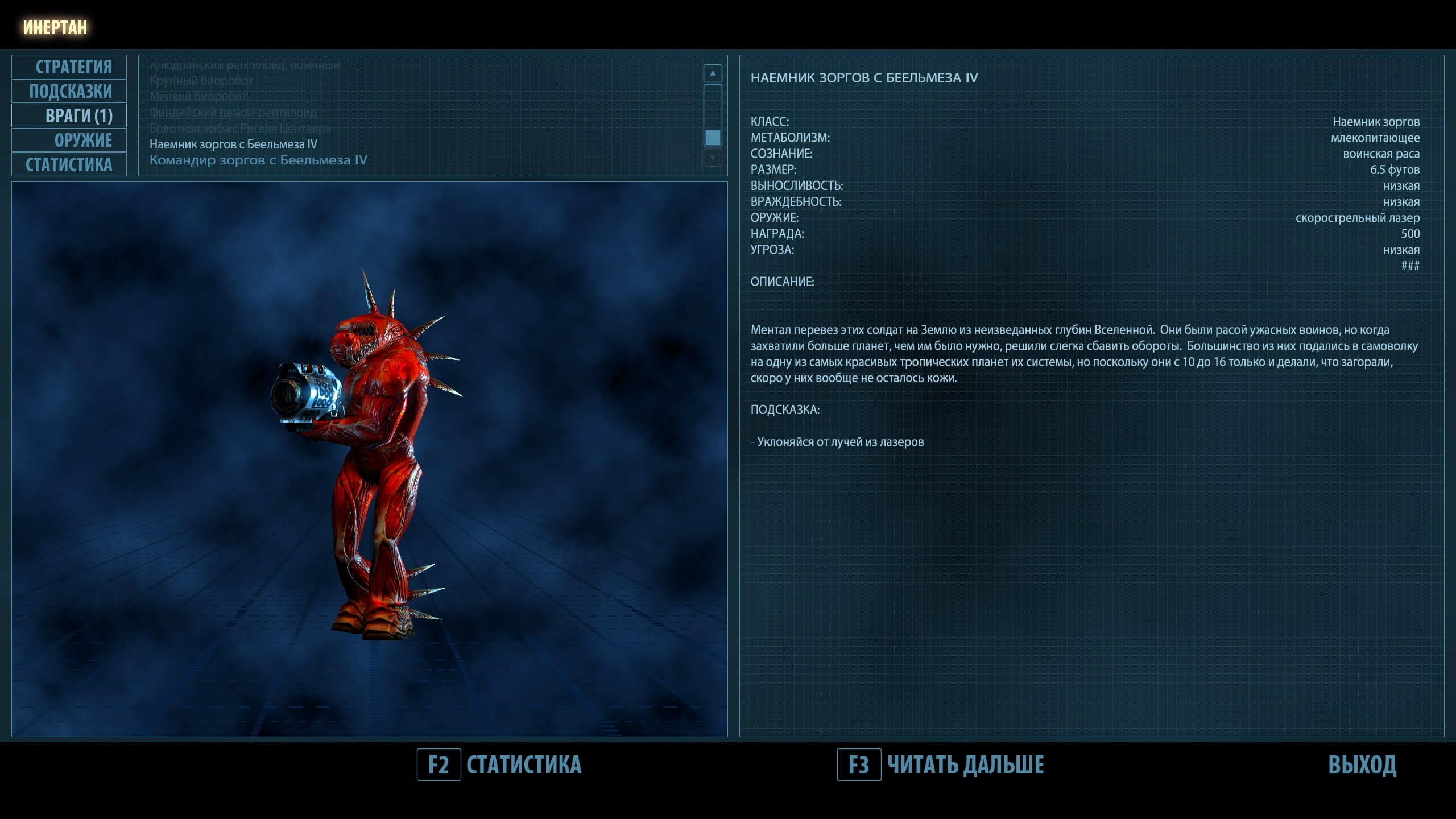
Task: Select the Враги (1) tab
Action: point(69,115)
